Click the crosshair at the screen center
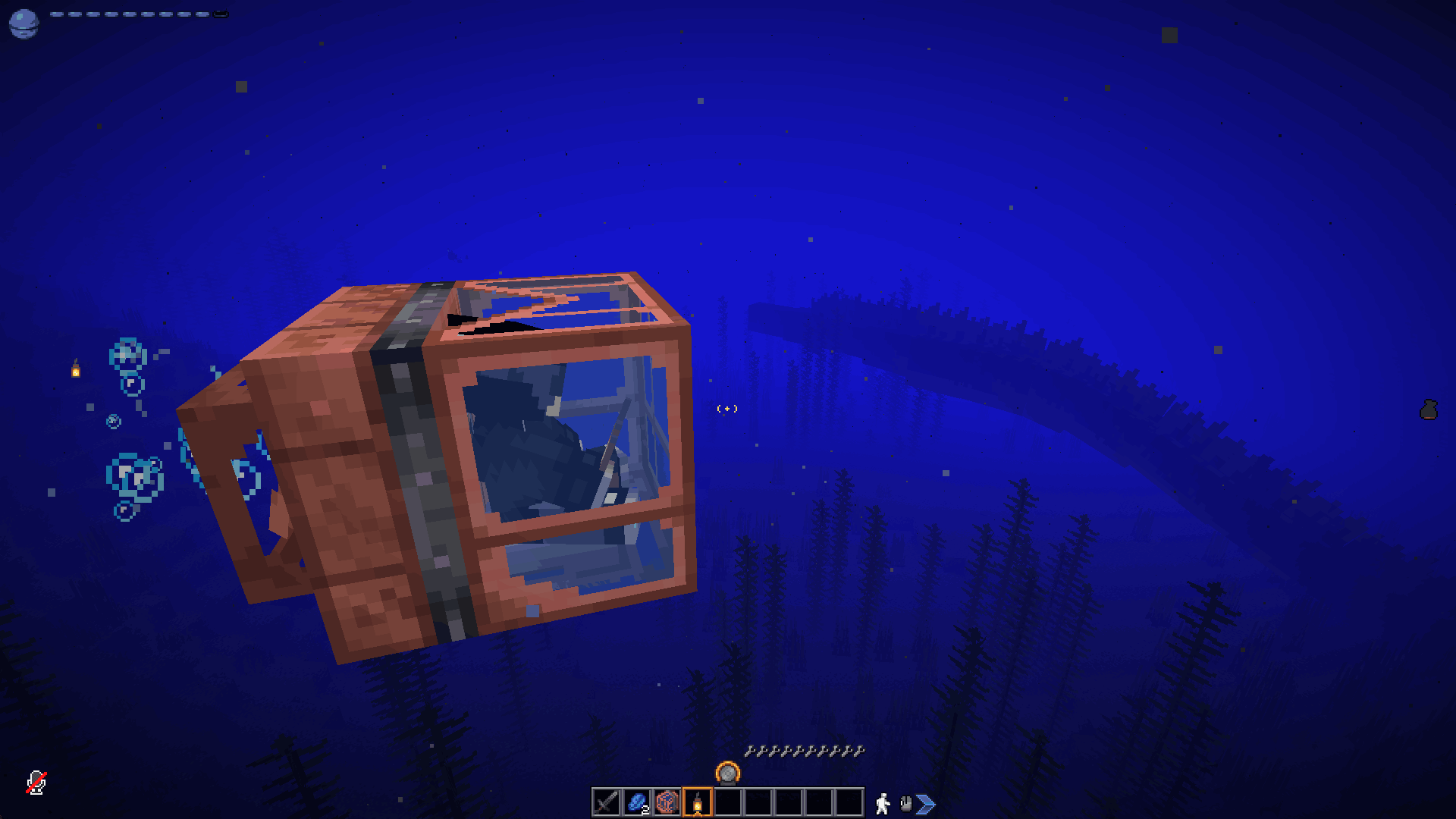Image resolution: width=1456 pixels, height=819 pixels. pyautogui.click(x=728, y=409)
